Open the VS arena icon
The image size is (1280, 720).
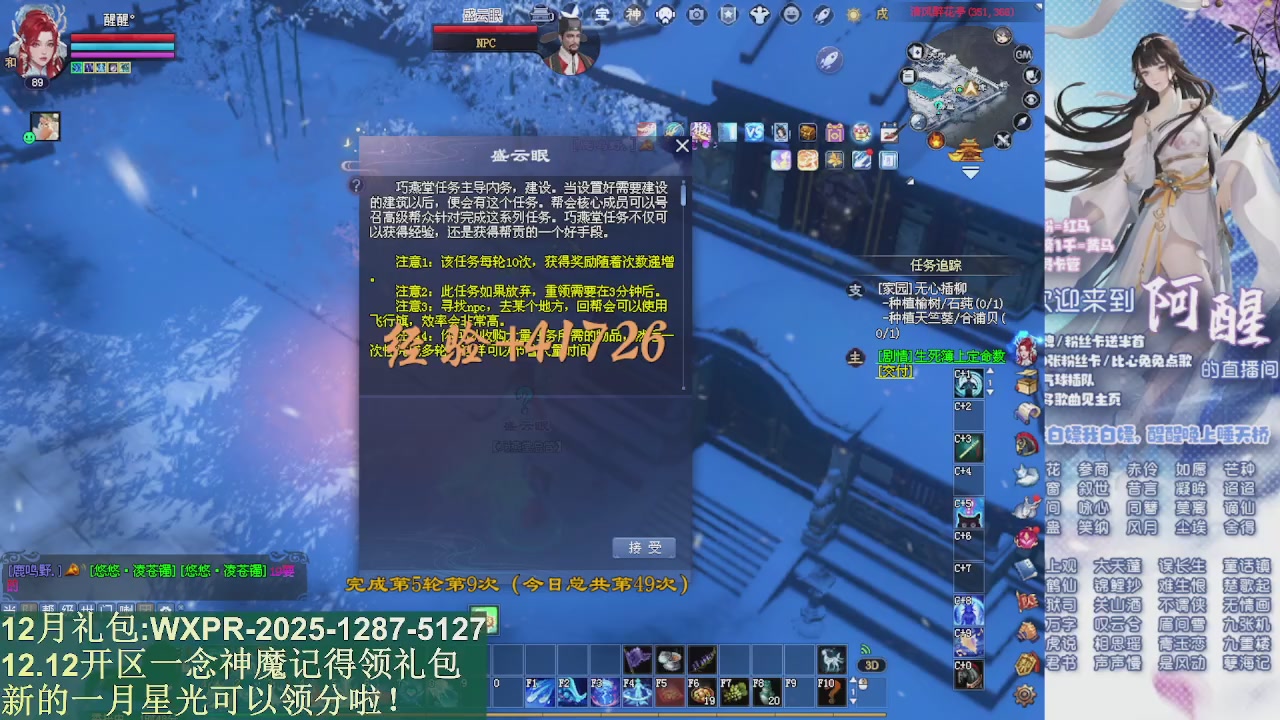click(754, 131)
